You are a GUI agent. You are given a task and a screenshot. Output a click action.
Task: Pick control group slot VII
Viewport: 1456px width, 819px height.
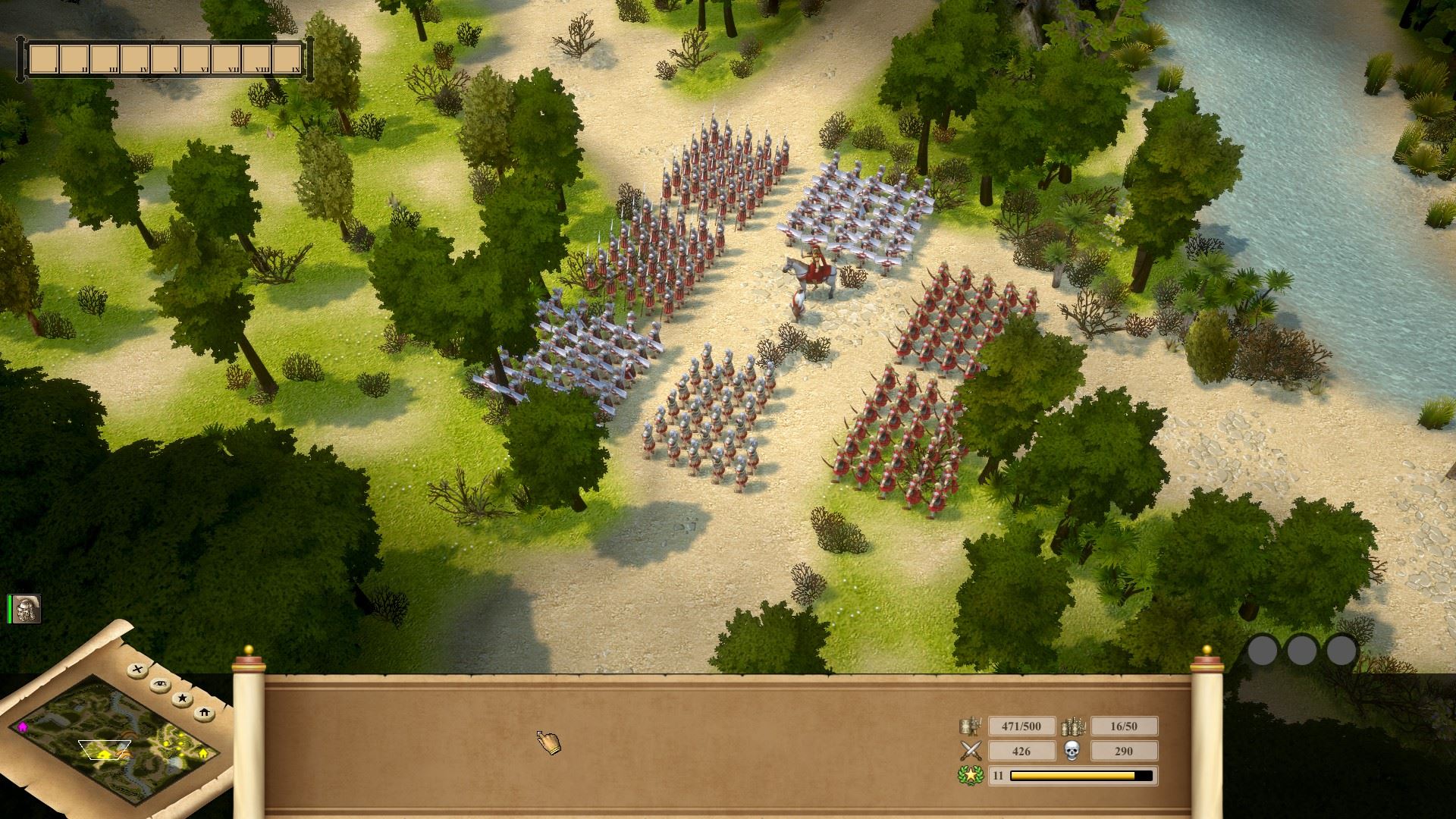[x=226, y=59]
